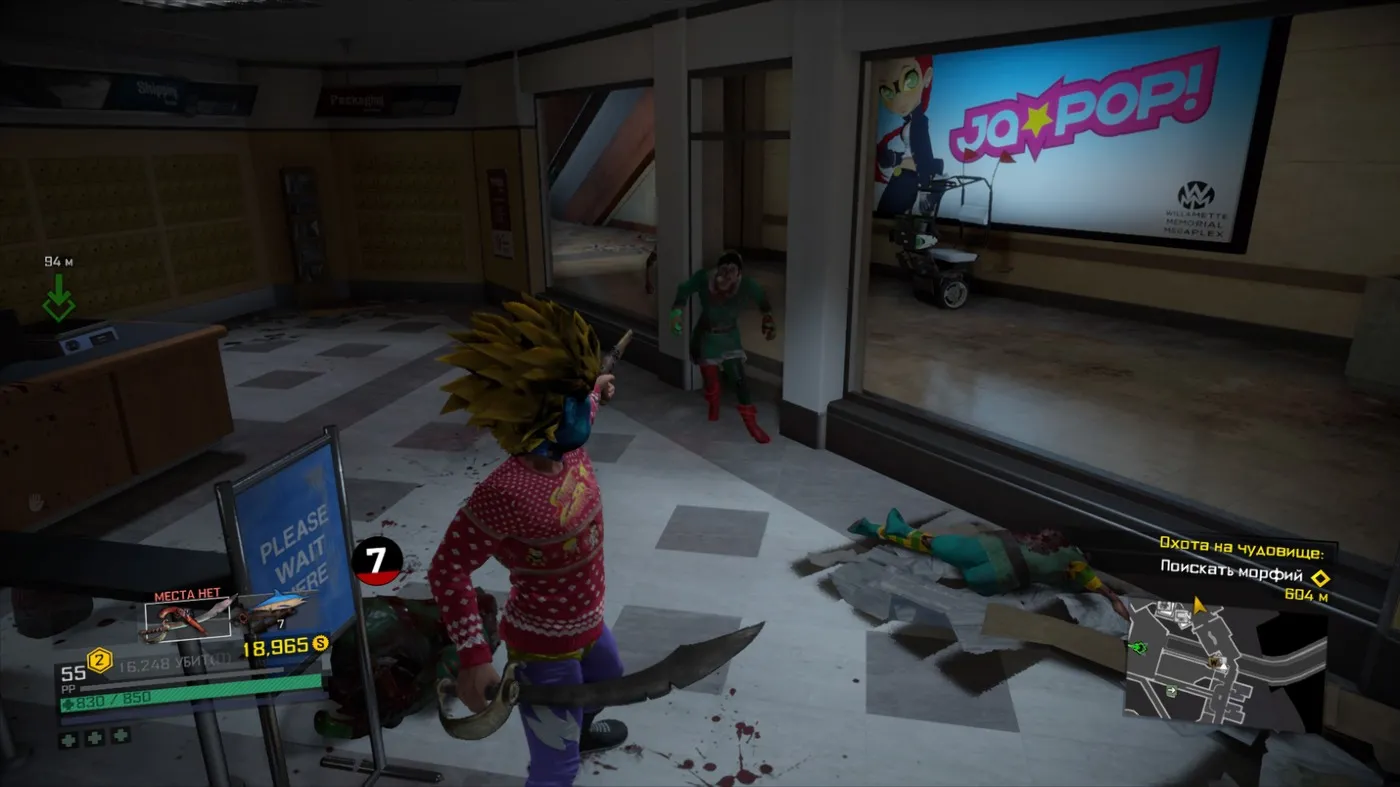Click the yellow player arrow on the minimap
The image size is (1400, 787).
[1199, 606]
